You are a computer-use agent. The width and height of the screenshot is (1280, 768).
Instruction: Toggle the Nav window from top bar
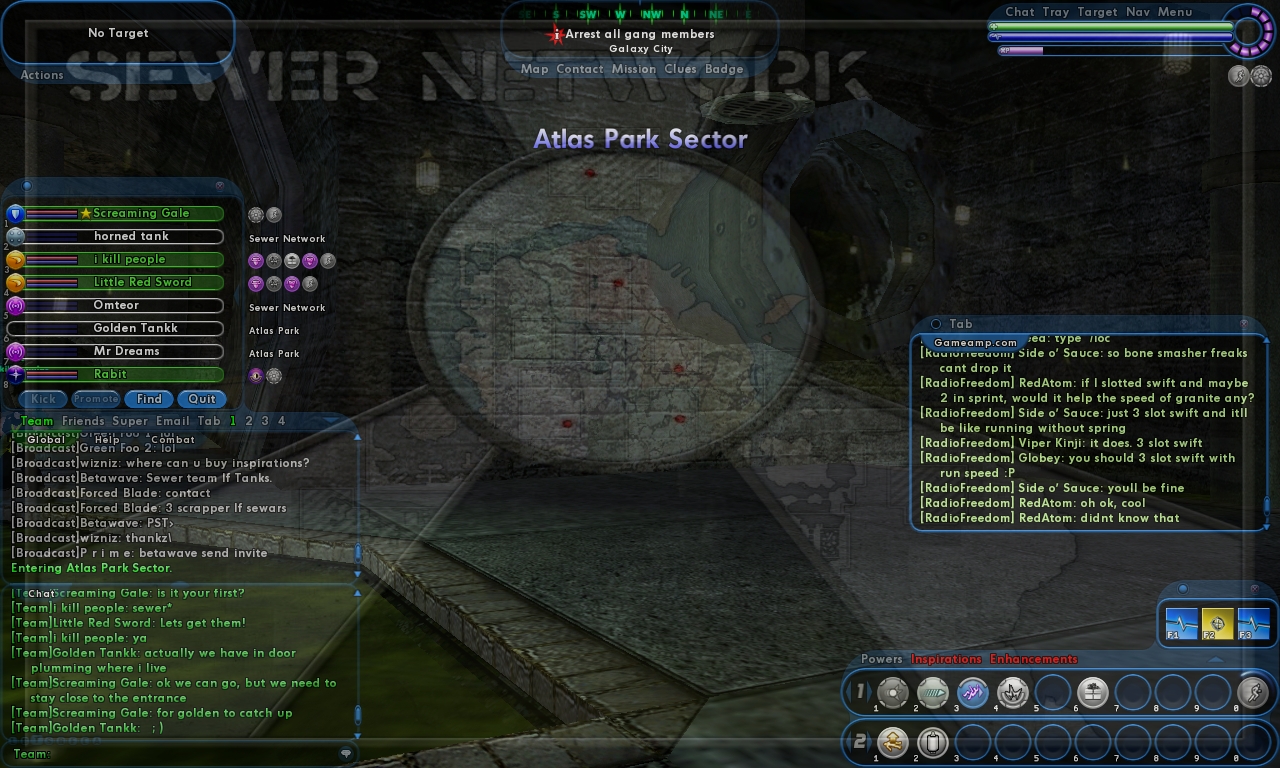tap(1137, 12)
